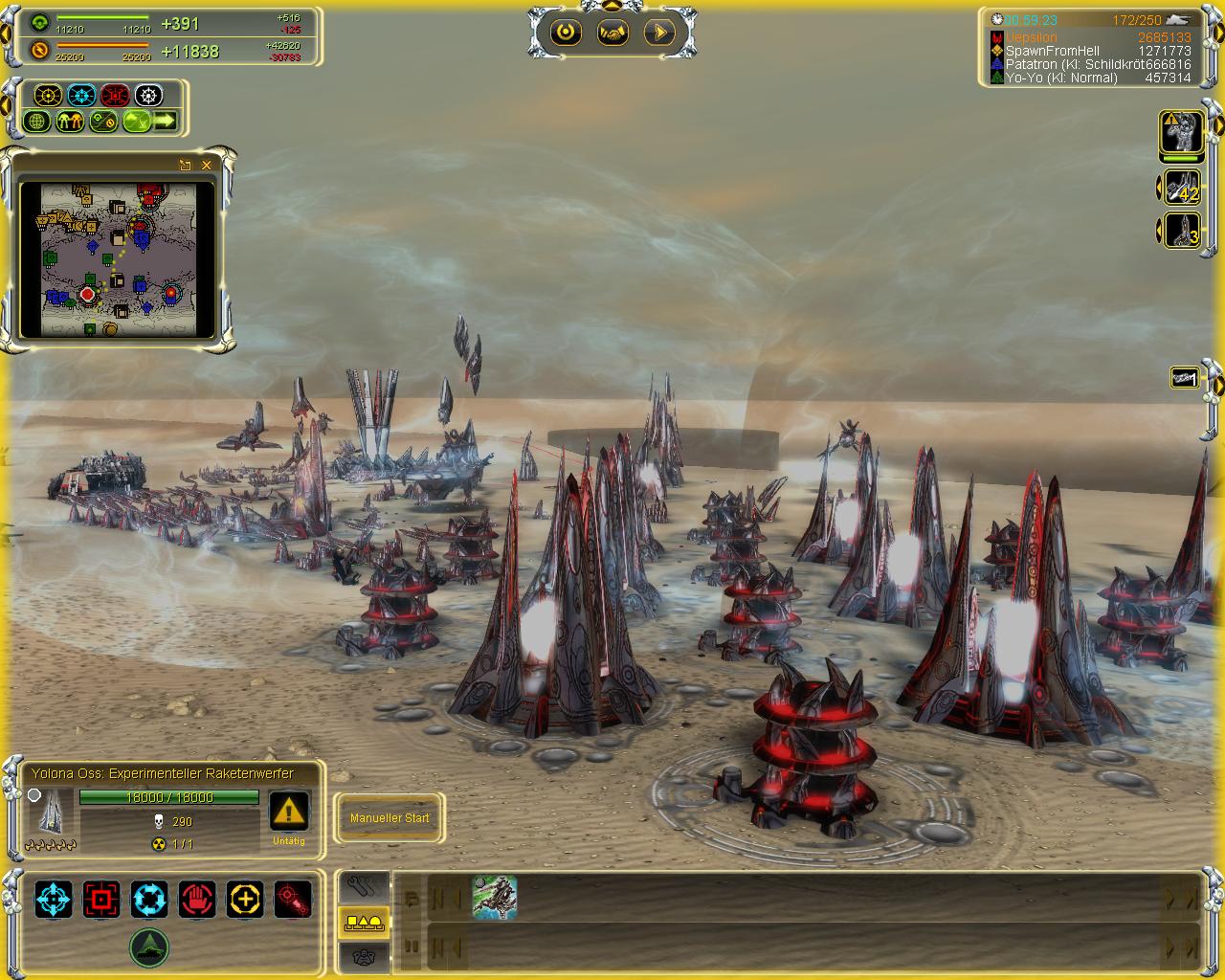Open the diplomacy handshake menu
This screenshot has width=1225, height=980.
[612, 33]
